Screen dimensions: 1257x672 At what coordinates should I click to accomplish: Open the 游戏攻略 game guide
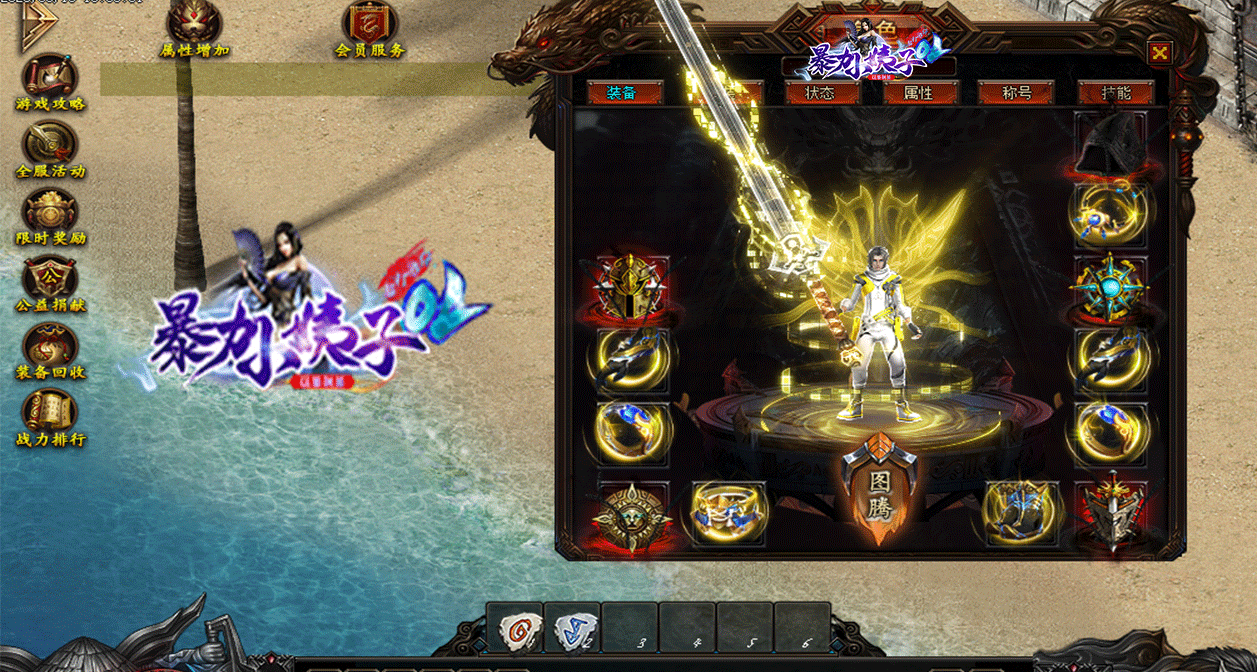[x=50, y=82]
